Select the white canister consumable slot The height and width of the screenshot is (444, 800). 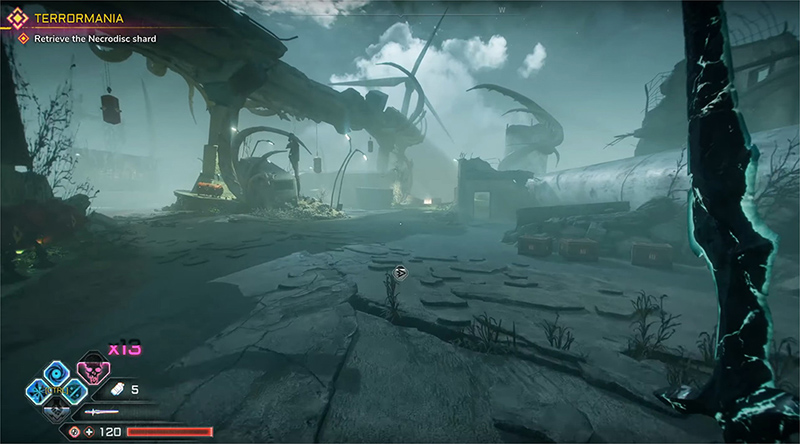[116, 389]
